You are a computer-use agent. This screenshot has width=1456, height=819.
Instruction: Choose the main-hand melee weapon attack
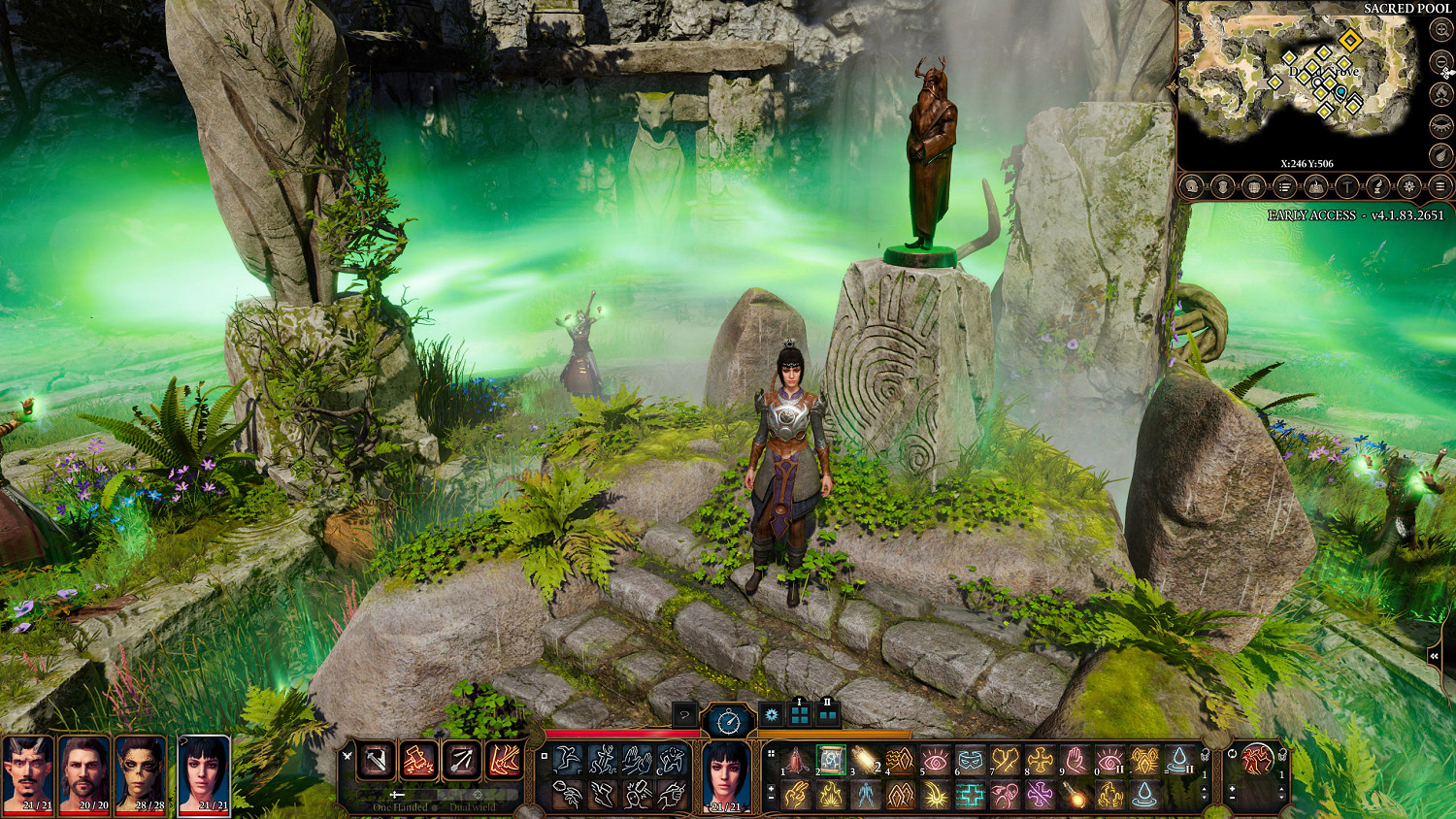pyautogui.click(x=376, y=760)
